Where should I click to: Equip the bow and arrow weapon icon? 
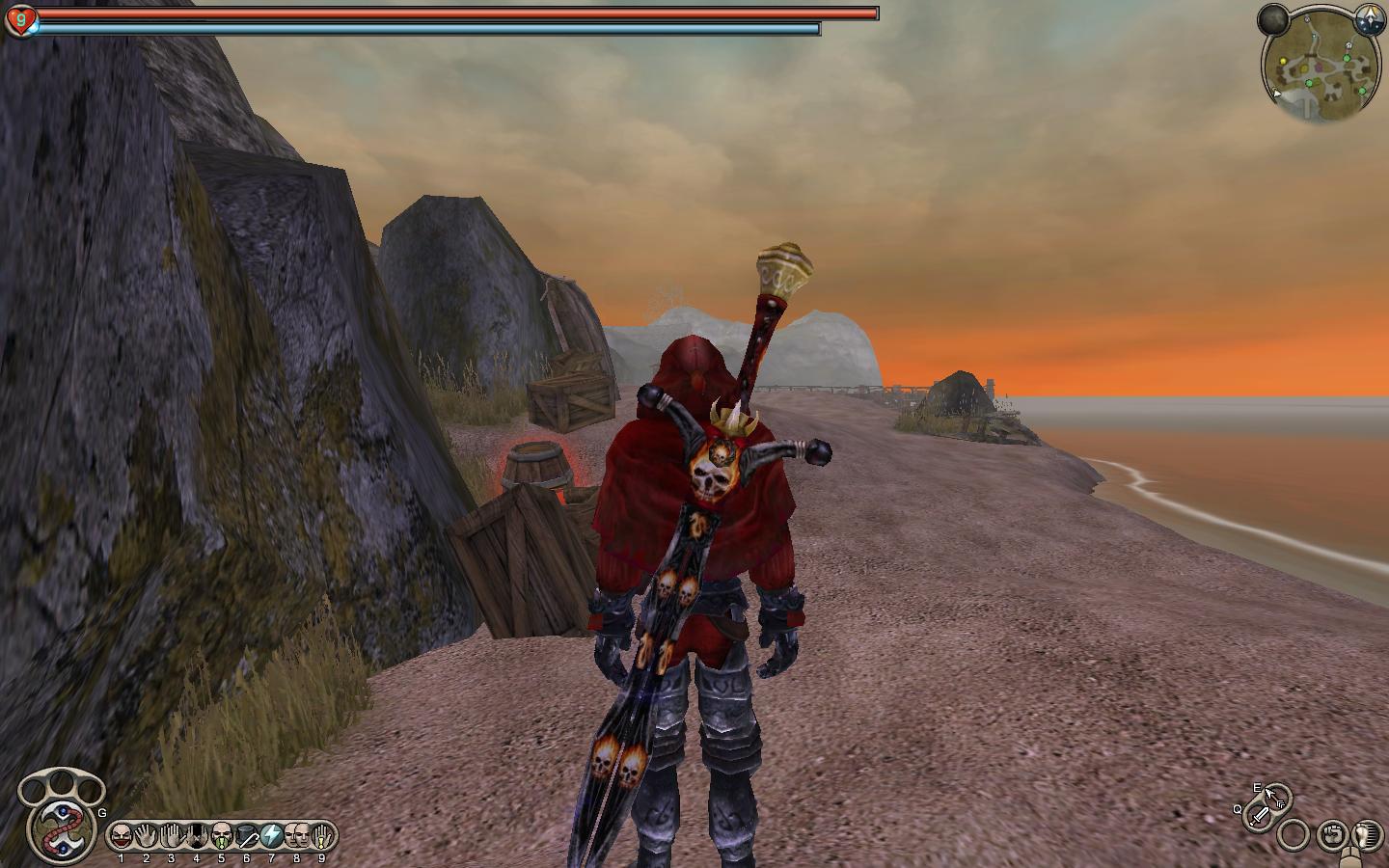click(x=1275, y=797)
